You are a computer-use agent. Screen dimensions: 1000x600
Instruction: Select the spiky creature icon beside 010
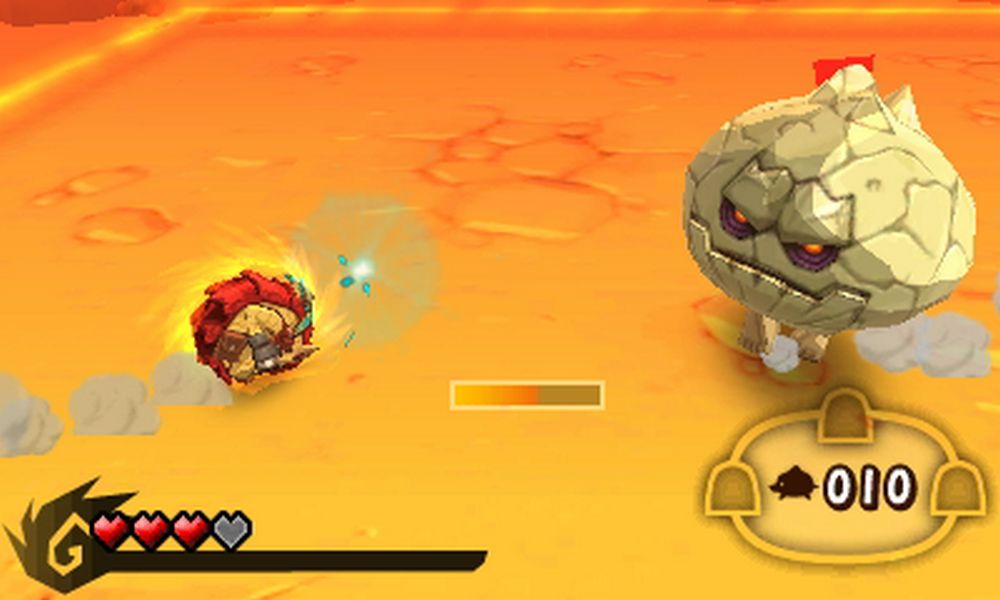794,486
